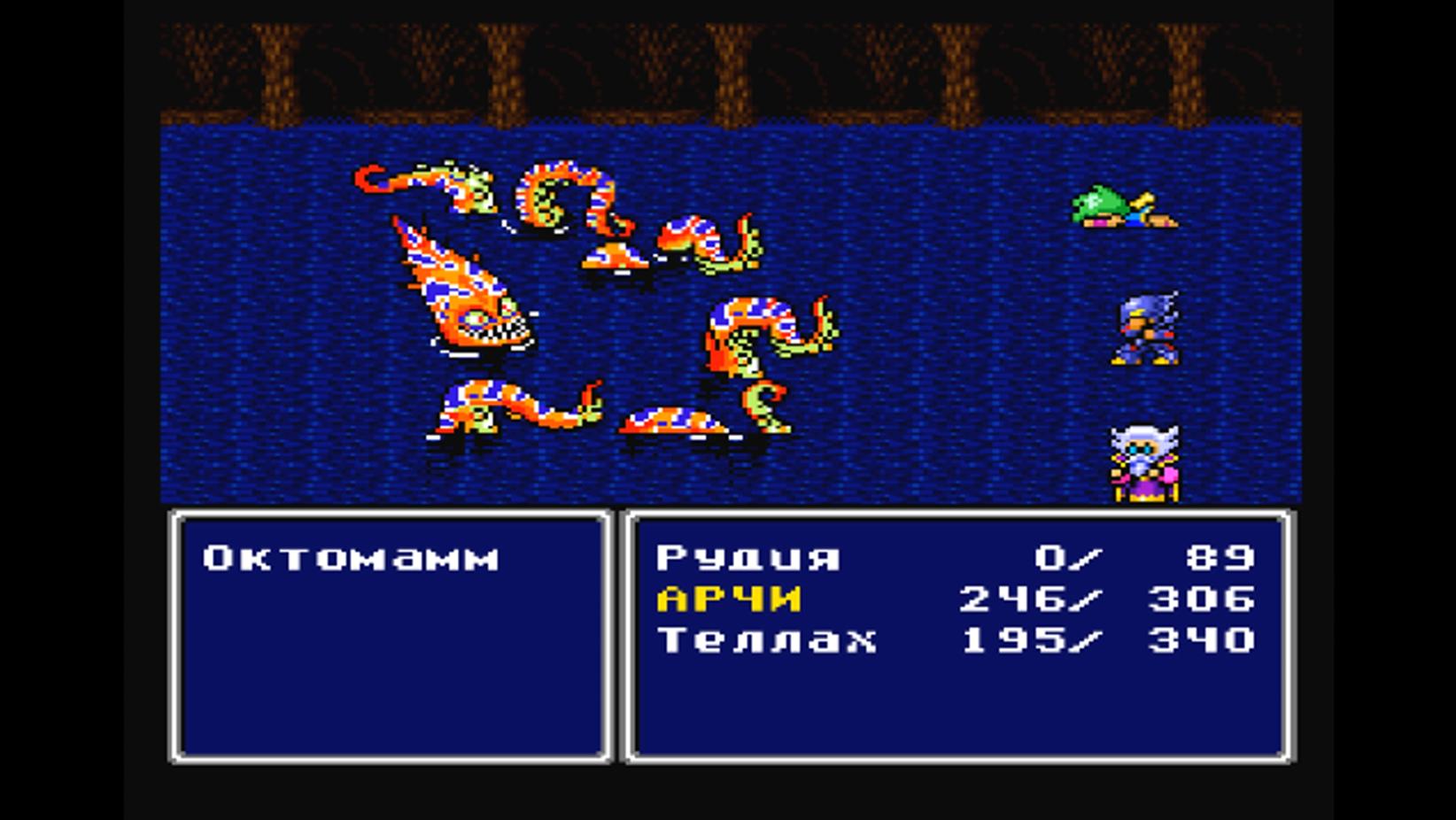Select the enemy name Октомамм
1456x820 pixels.
pyautogui.click(x=350, y=556)
